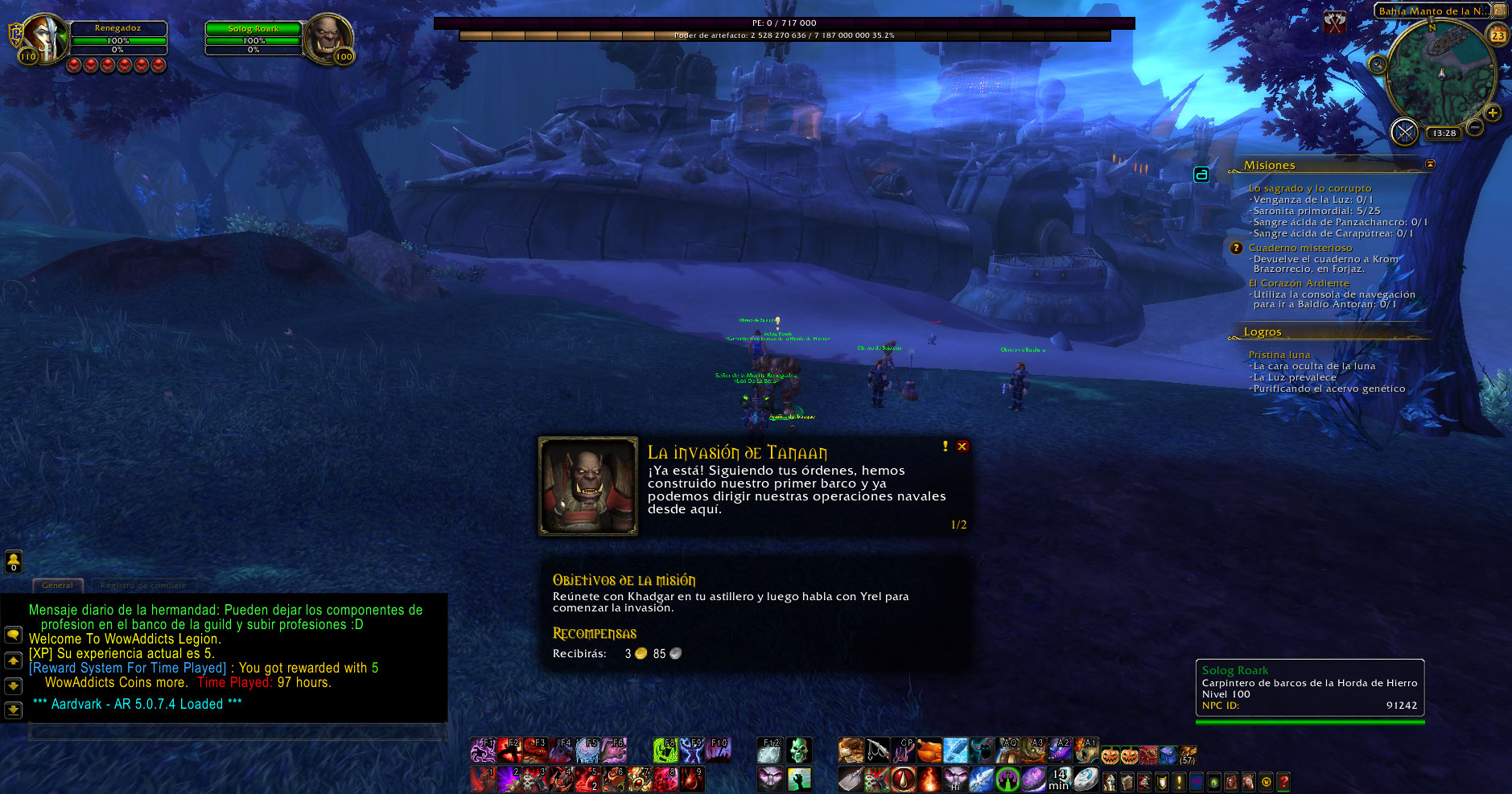This screenshot has height=794, width=1512.
Task: Click the minimap's zoom-out minus button
Action: click(x=1475, y=127)
